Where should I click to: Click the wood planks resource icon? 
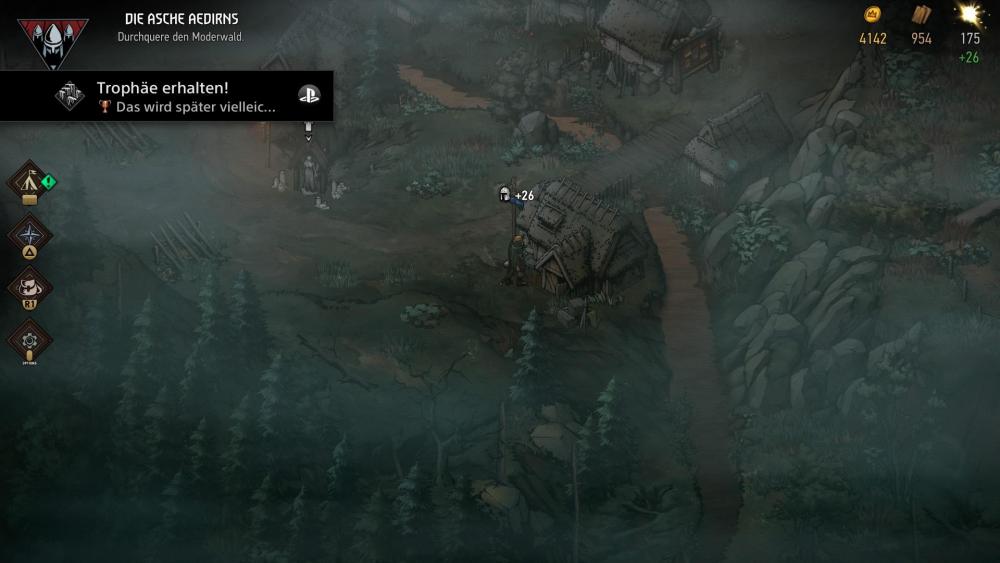[921, 15]
